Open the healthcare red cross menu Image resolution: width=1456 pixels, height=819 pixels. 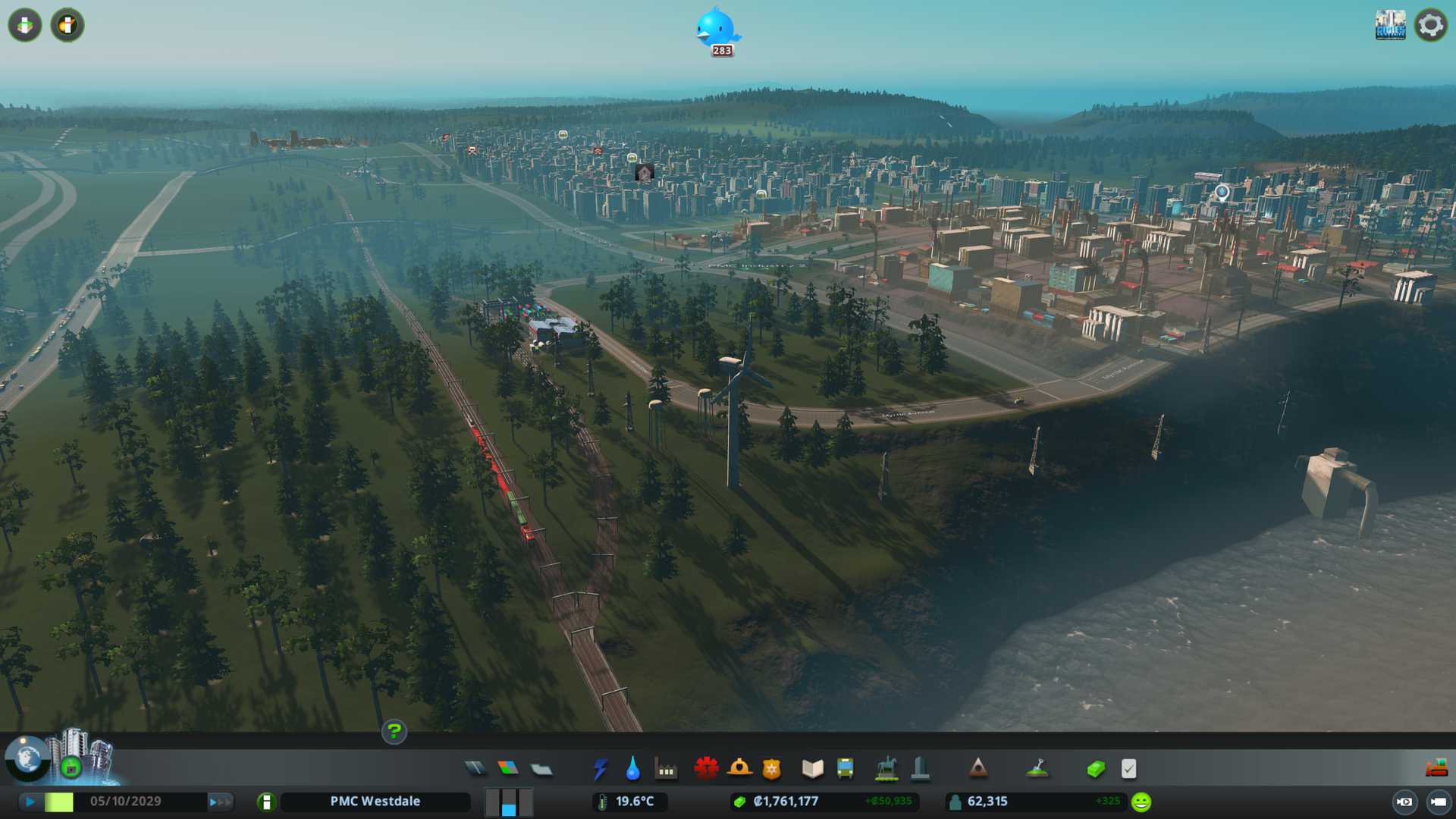tap(706, 769)
